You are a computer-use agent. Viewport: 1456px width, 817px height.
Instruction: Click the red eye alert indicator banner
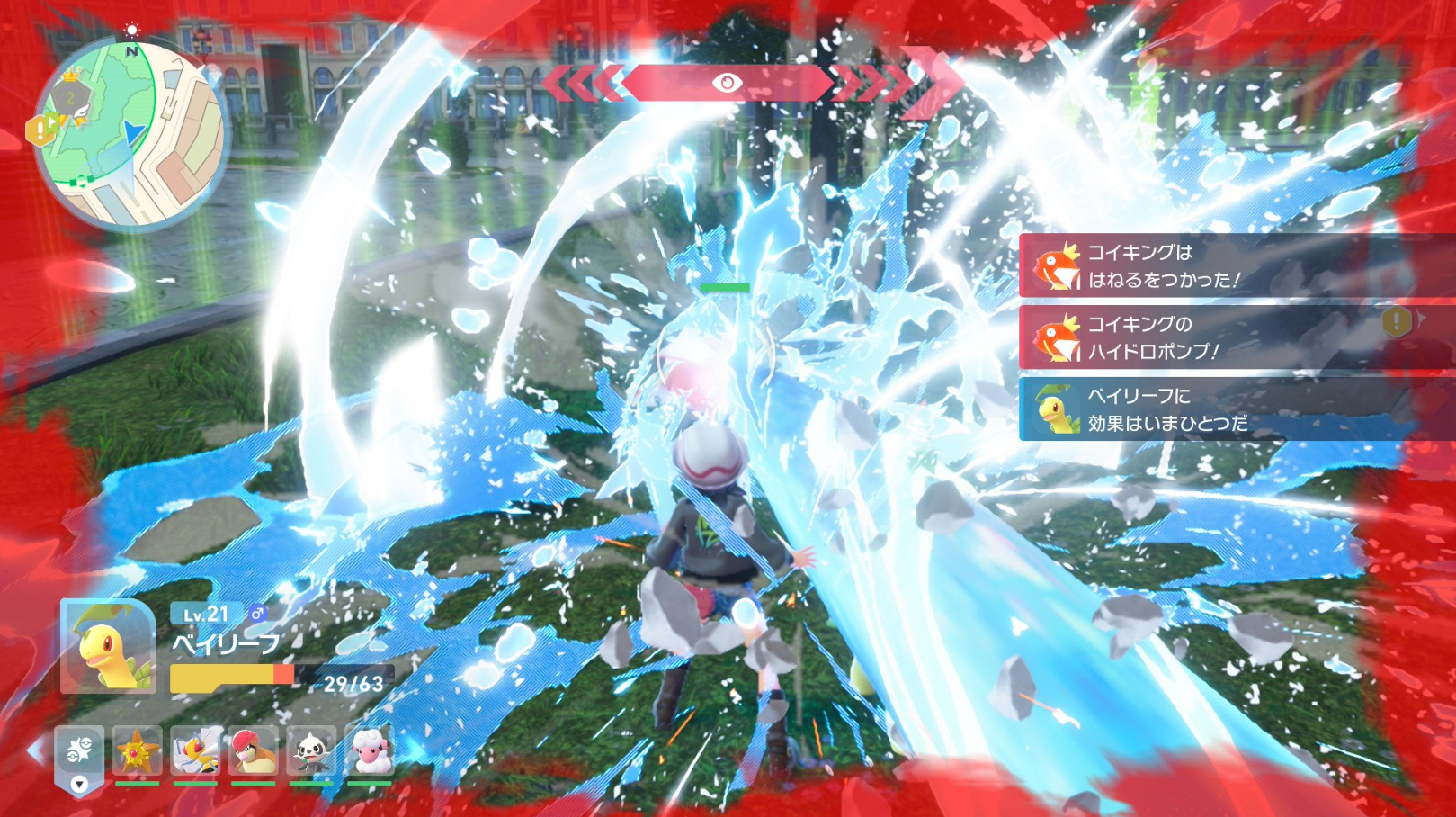point(727,84)
